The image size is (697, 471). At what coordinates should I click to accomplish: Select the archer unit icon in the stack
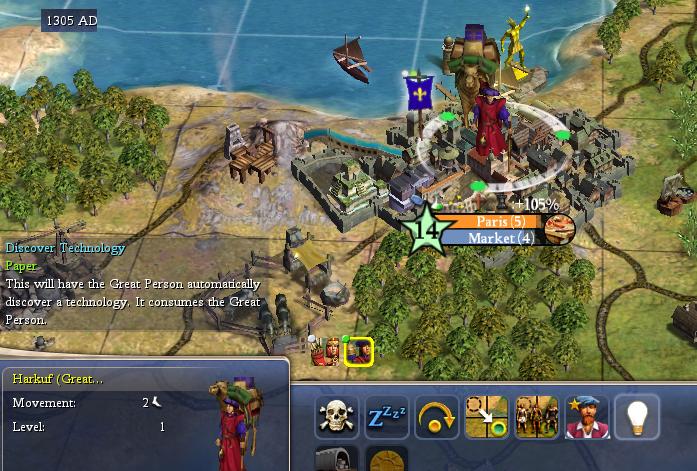(x=325, y=351)
